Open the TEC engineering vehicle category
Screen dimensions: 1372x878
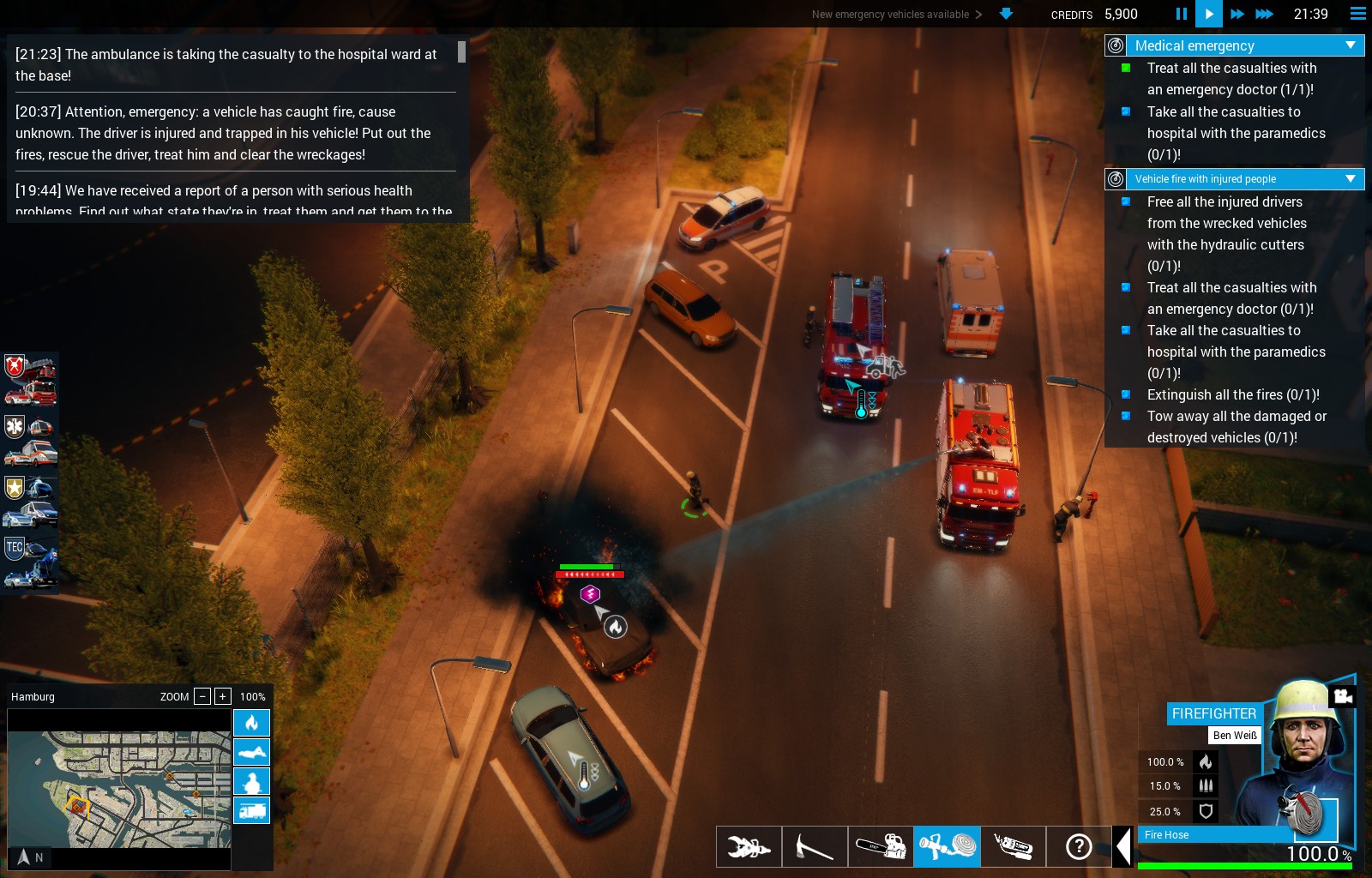(31, 562)
